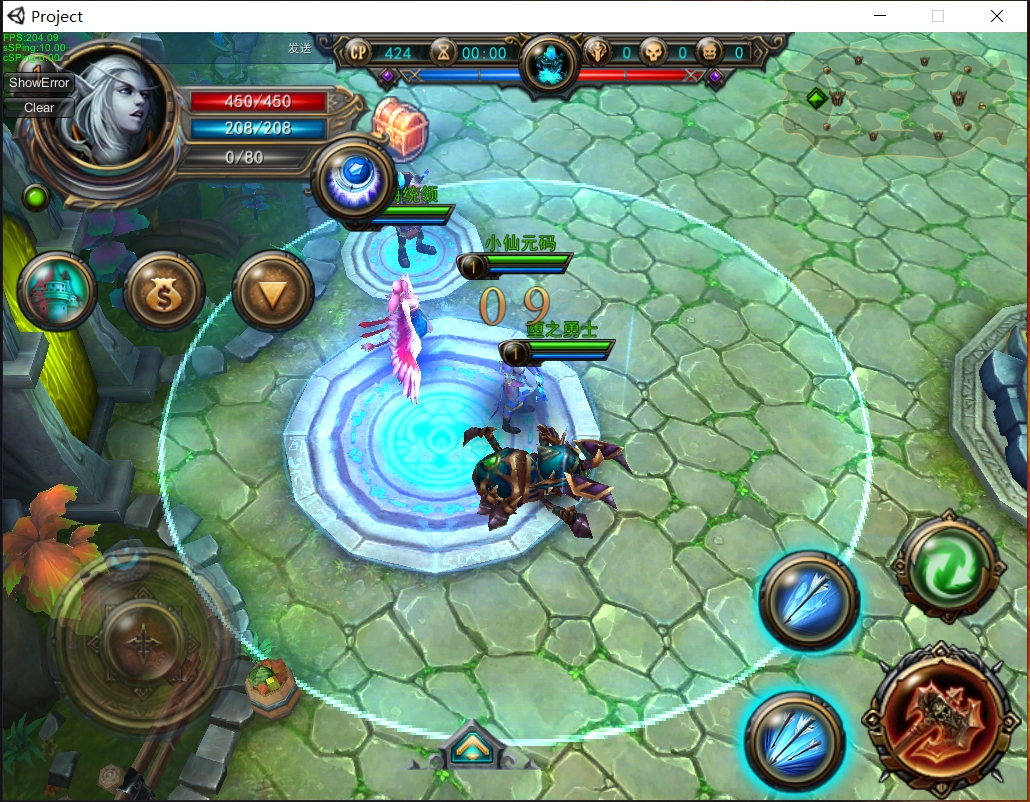Expand the downward triangle menu button

273,292
